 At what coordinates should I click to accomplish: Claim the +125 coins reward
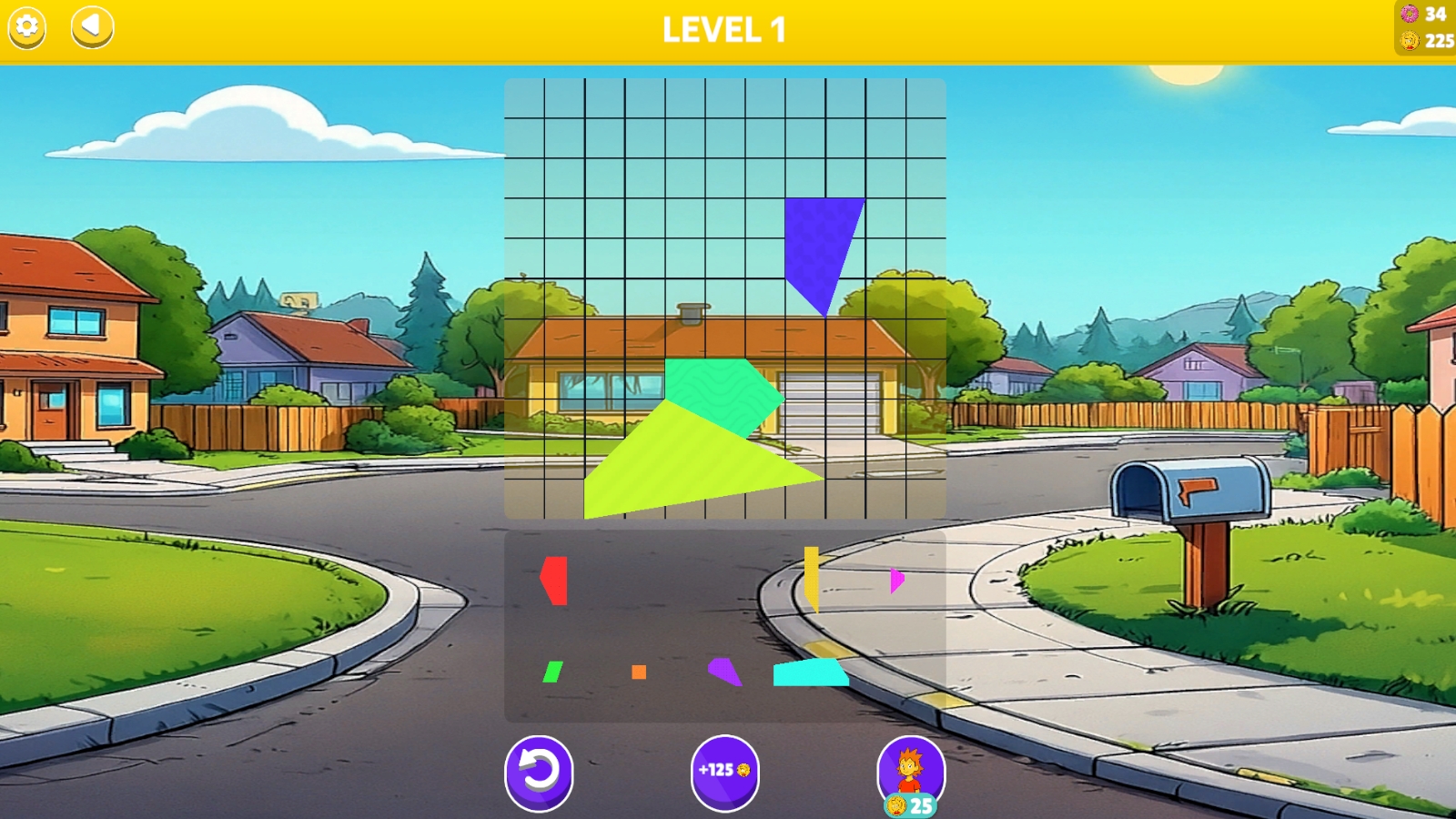(723, 770)
